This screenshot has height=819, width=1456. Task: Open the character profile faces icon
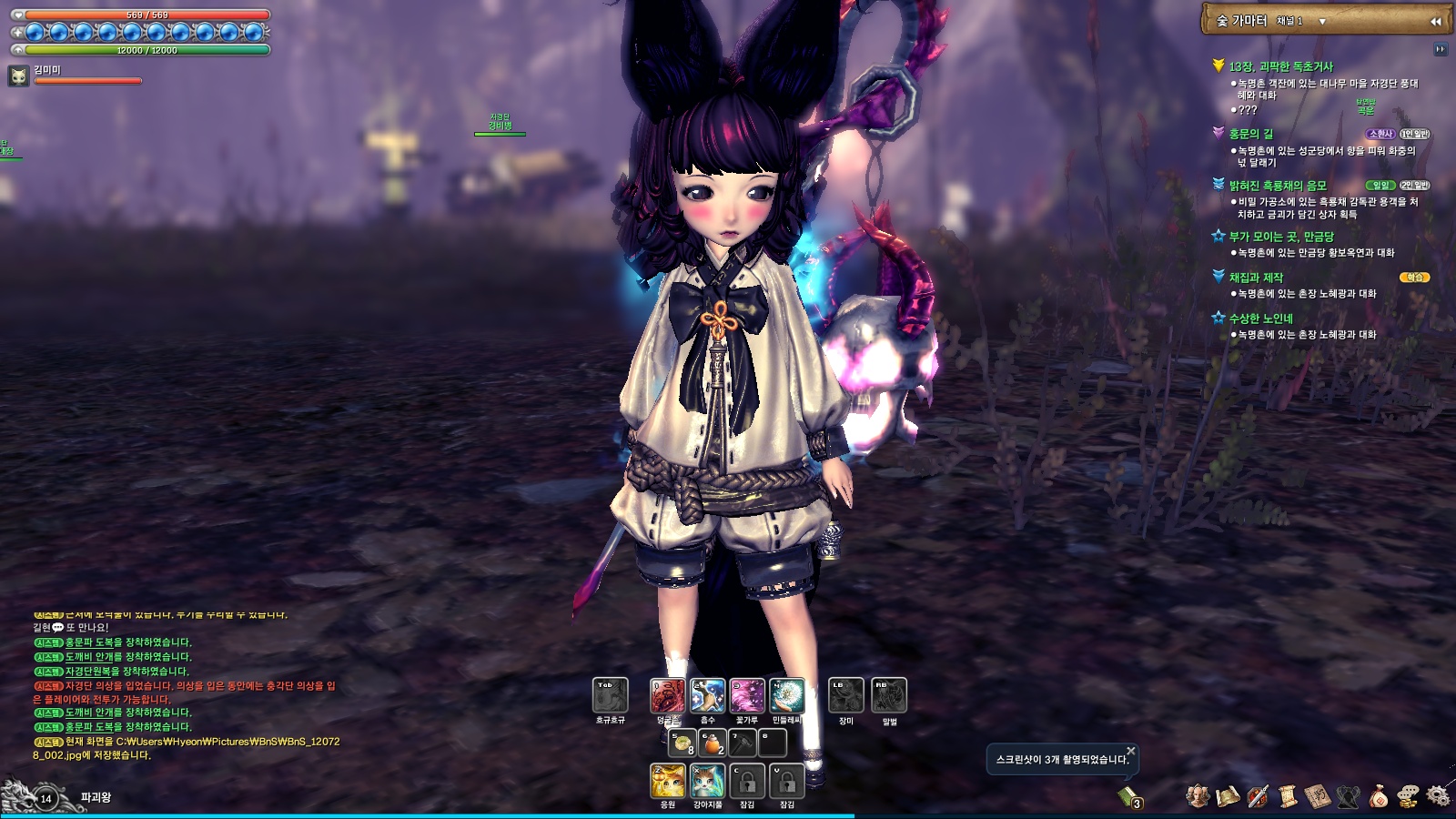tap(1198, 795)
